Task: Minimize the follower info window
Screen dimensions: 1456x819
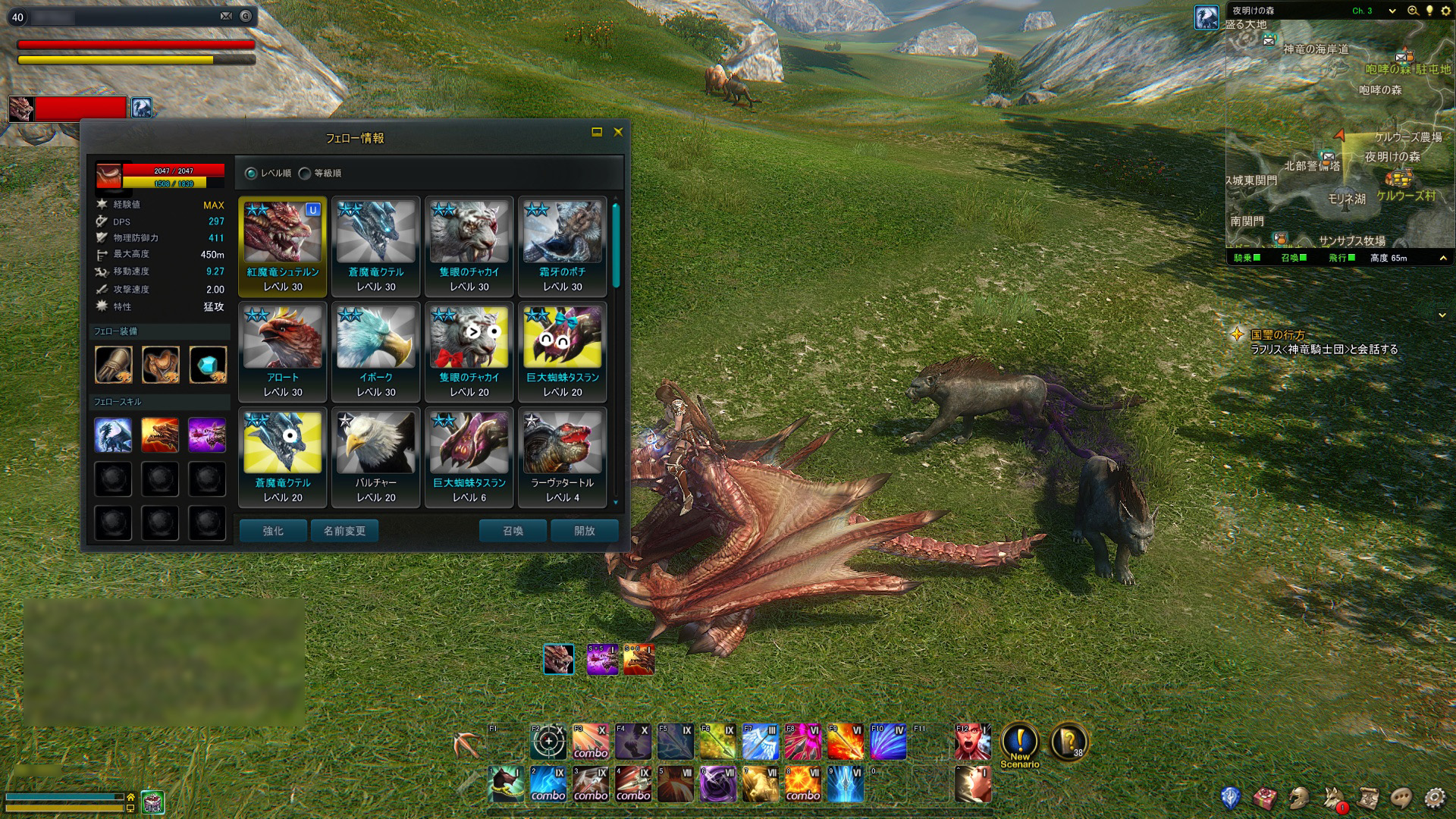Action: [597, 132]
